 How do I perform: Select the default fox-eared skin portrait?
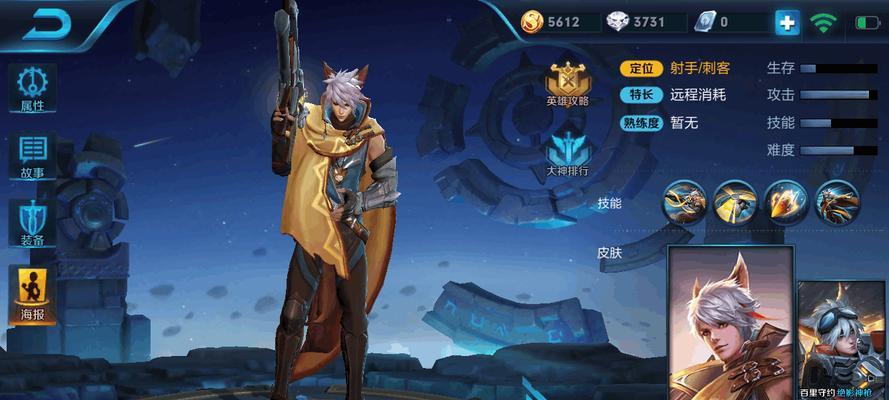(729, 320)
